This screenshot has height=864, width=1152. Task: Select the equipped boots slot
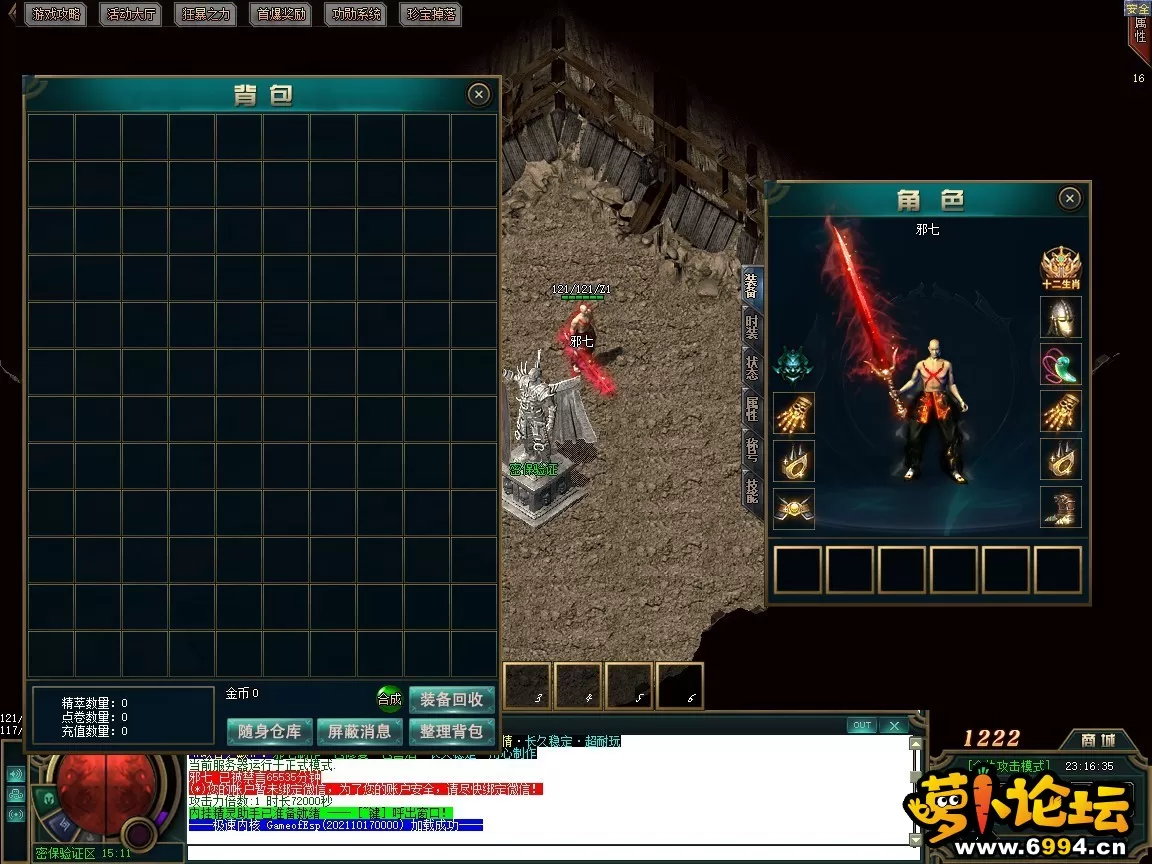pos(1061,507)
